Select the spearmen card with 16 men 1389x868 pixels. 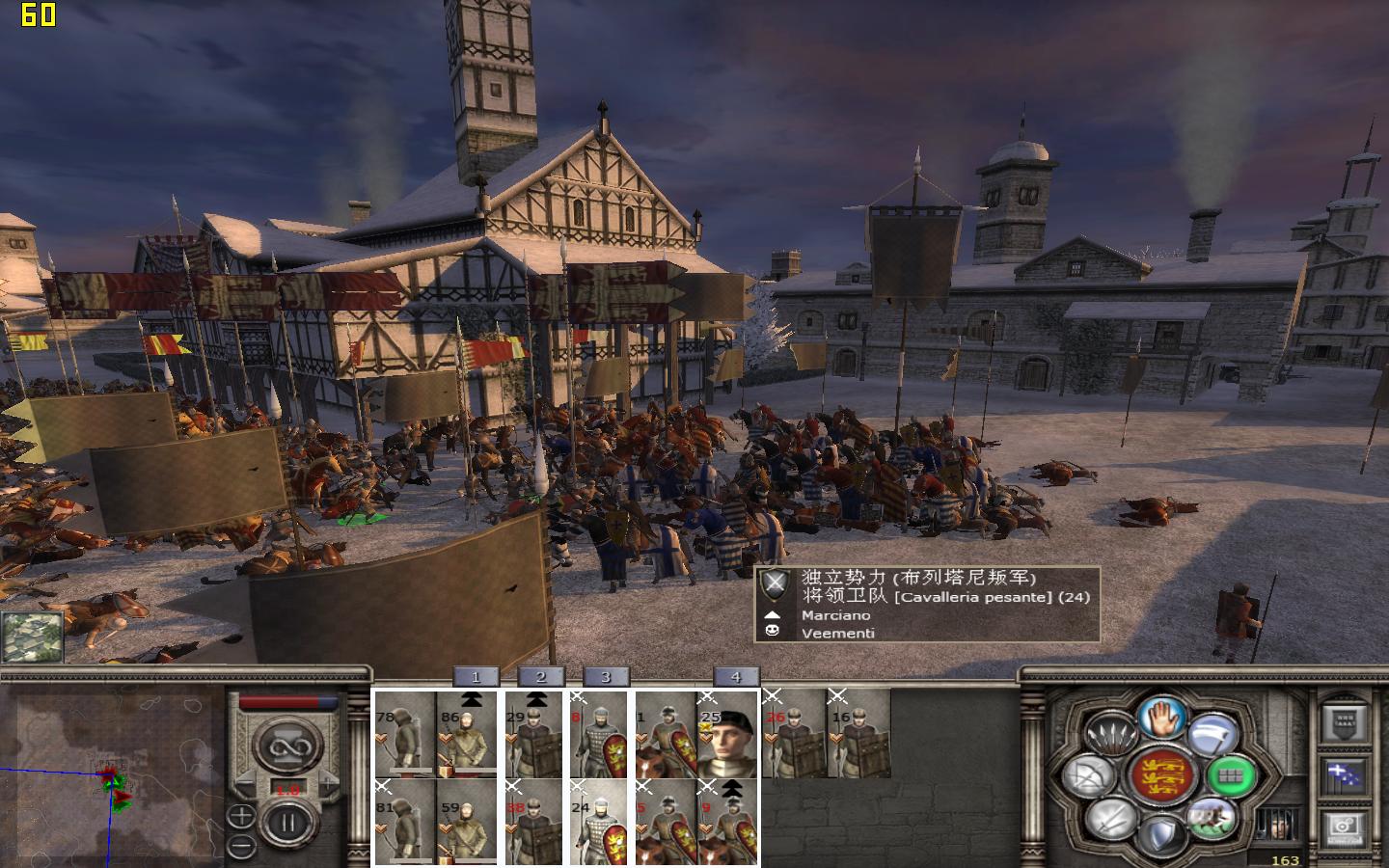tap(859, 733)
